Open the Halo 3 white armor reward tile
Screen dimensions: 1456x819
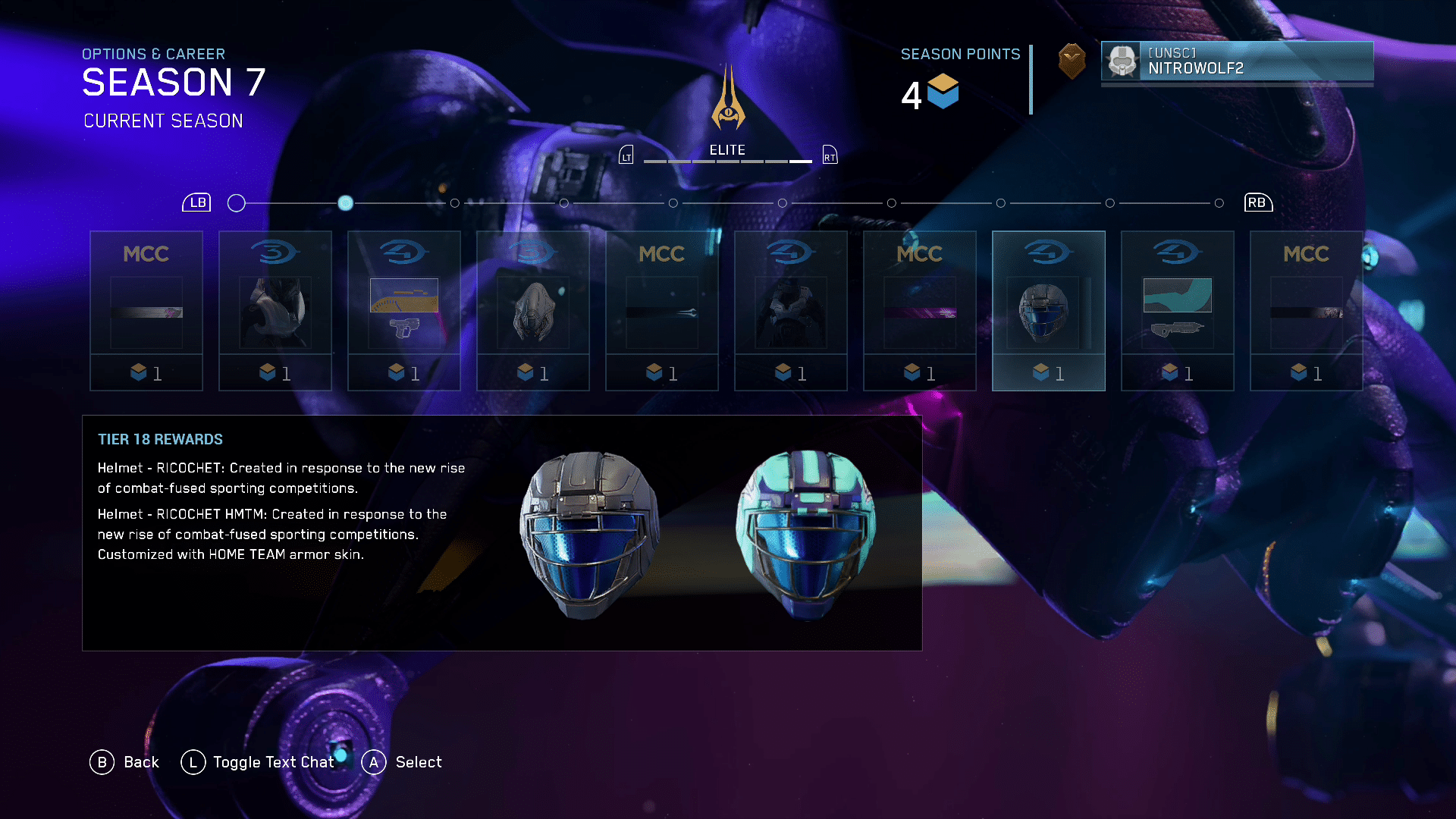[275, 310]
